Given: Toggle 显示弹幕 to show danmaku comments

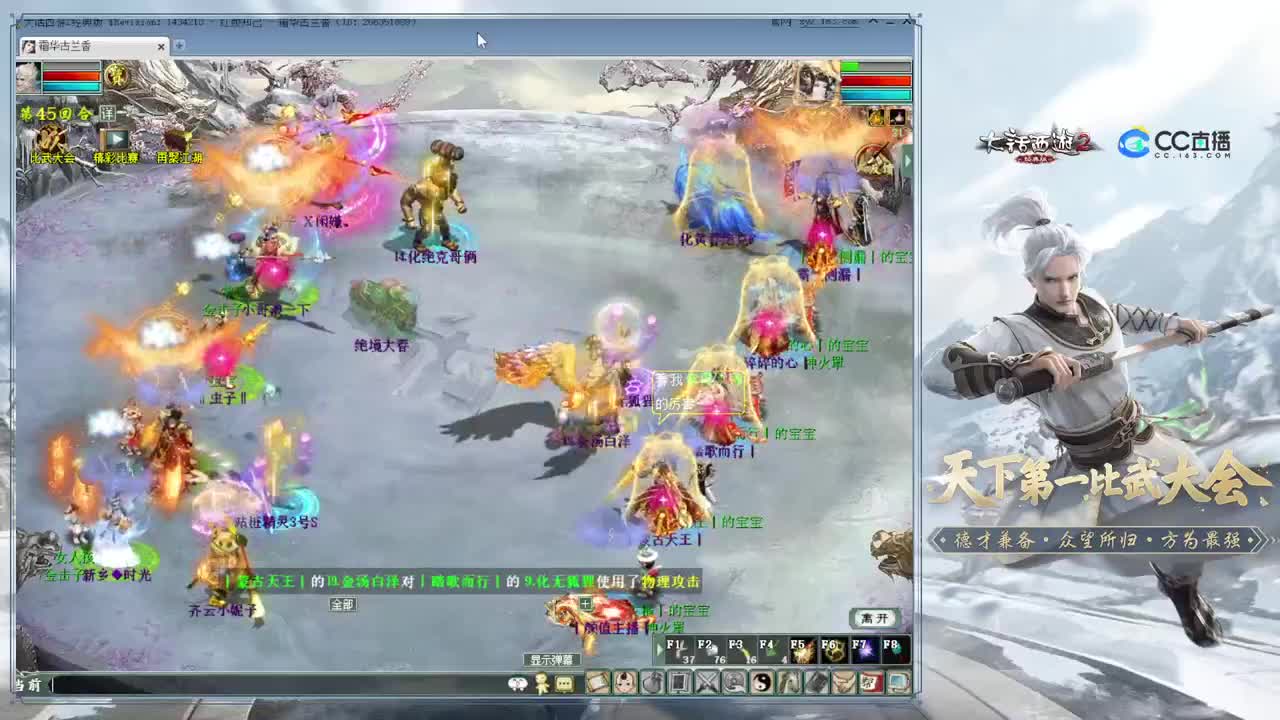Looking at the screenshot, I should [551, 659].
